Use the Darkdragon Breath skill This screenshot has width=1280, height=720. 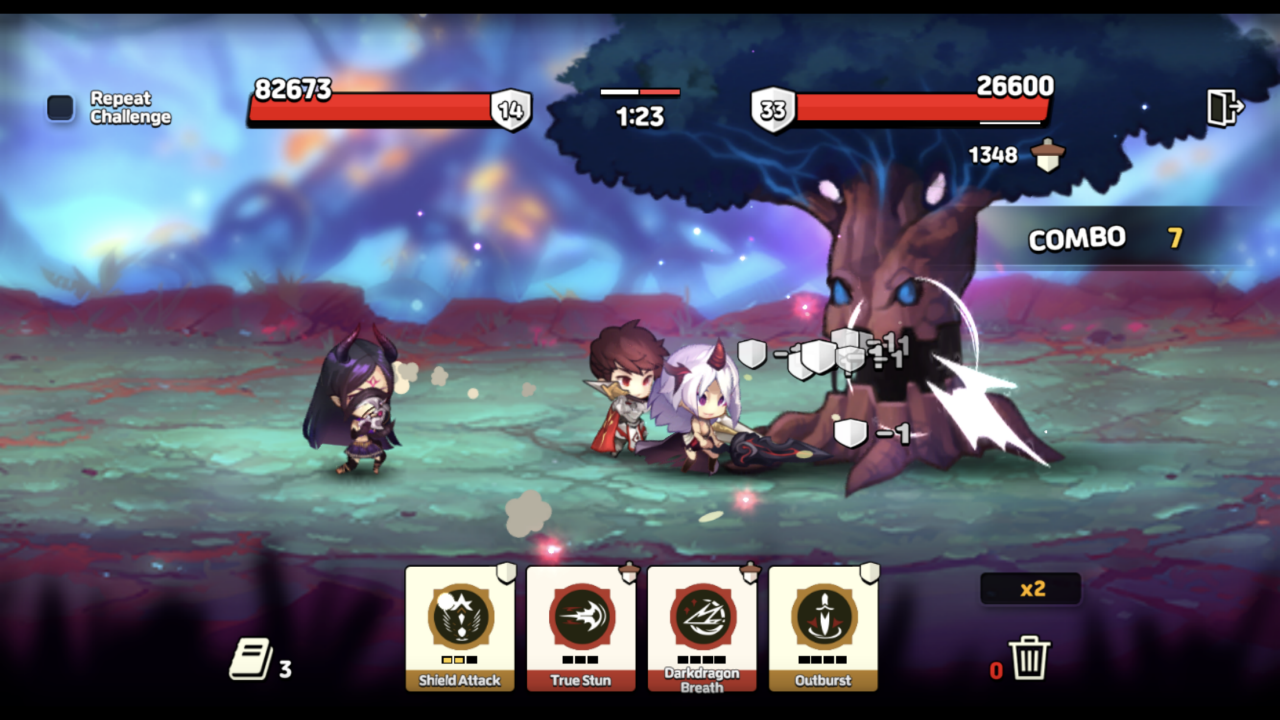pyautogui.click(x=702, y=620)
